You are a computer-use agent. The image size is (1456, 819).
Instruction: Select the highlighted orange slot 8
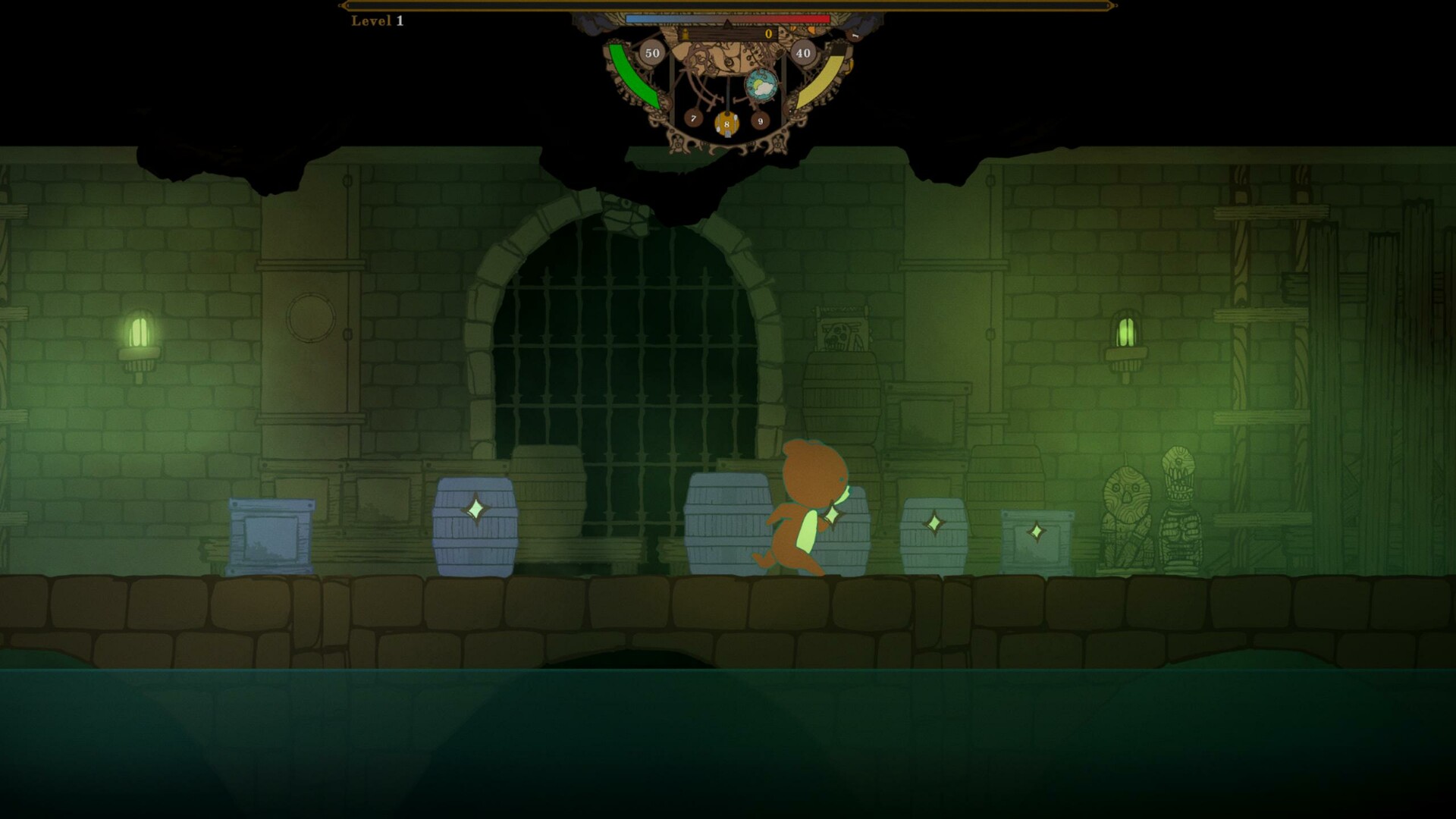click(726, 124)
